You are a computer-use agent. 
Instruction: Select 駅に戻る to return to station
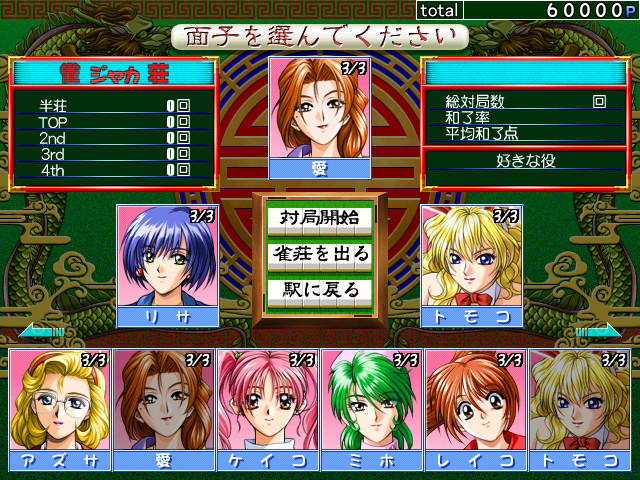point(319,291)
